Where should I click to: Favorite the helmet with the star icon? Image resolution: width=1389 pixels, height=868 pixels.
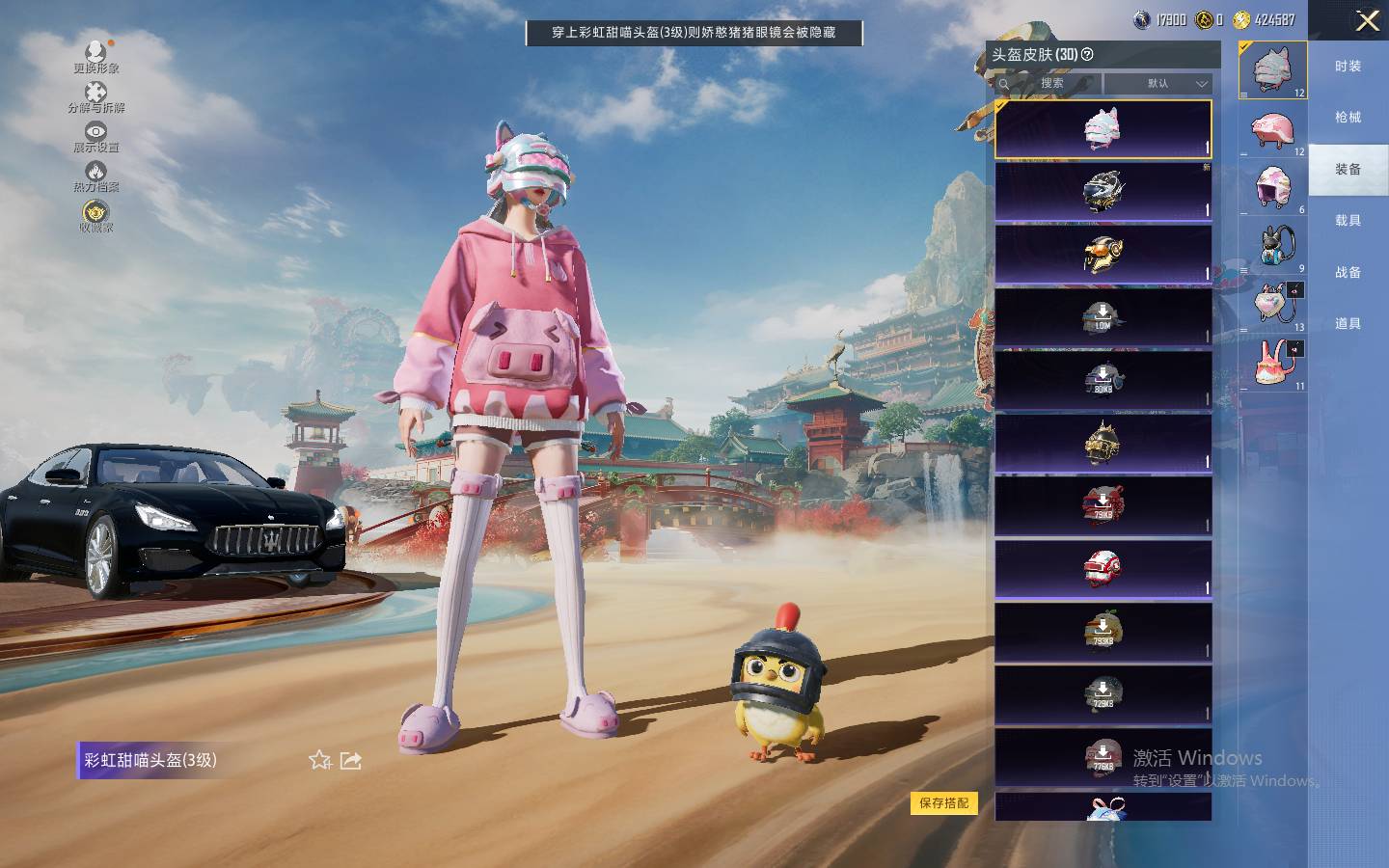coord(320,761)
